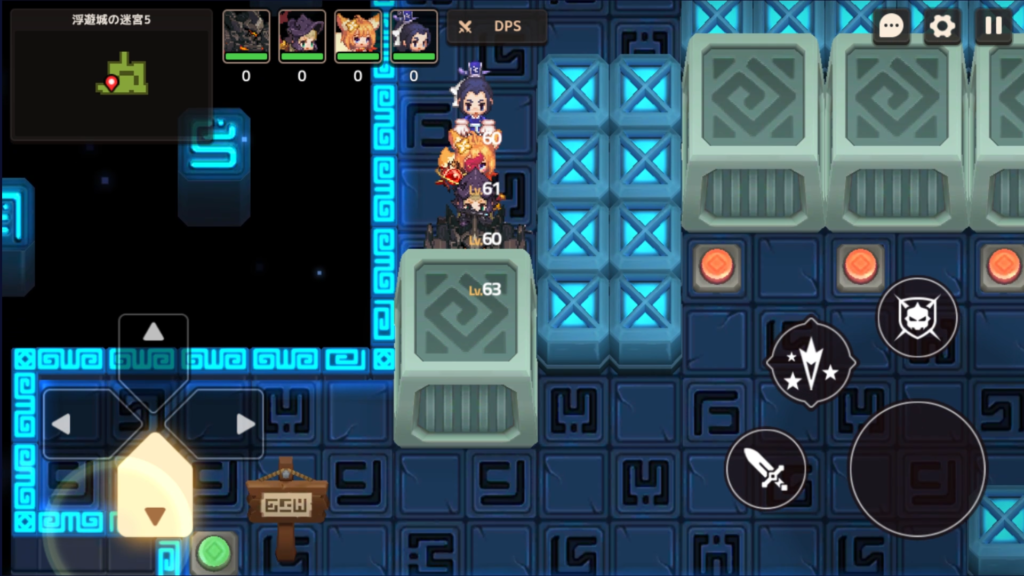The image size is (1024, 576).
Task: Tap the sword weapon skill button
Action: click(766, 468)
